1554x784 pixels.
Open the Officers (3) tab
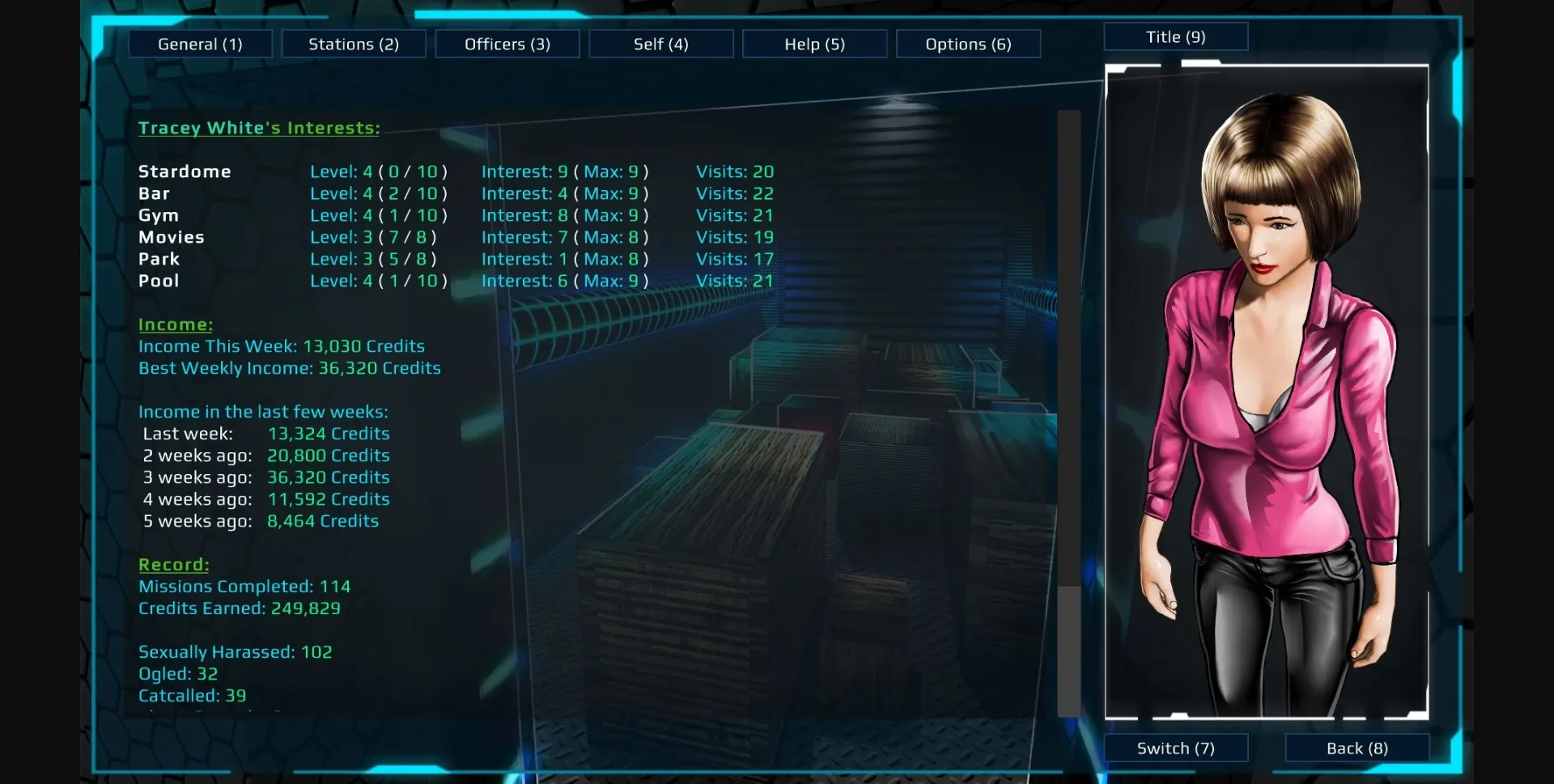tap(507, 44)
